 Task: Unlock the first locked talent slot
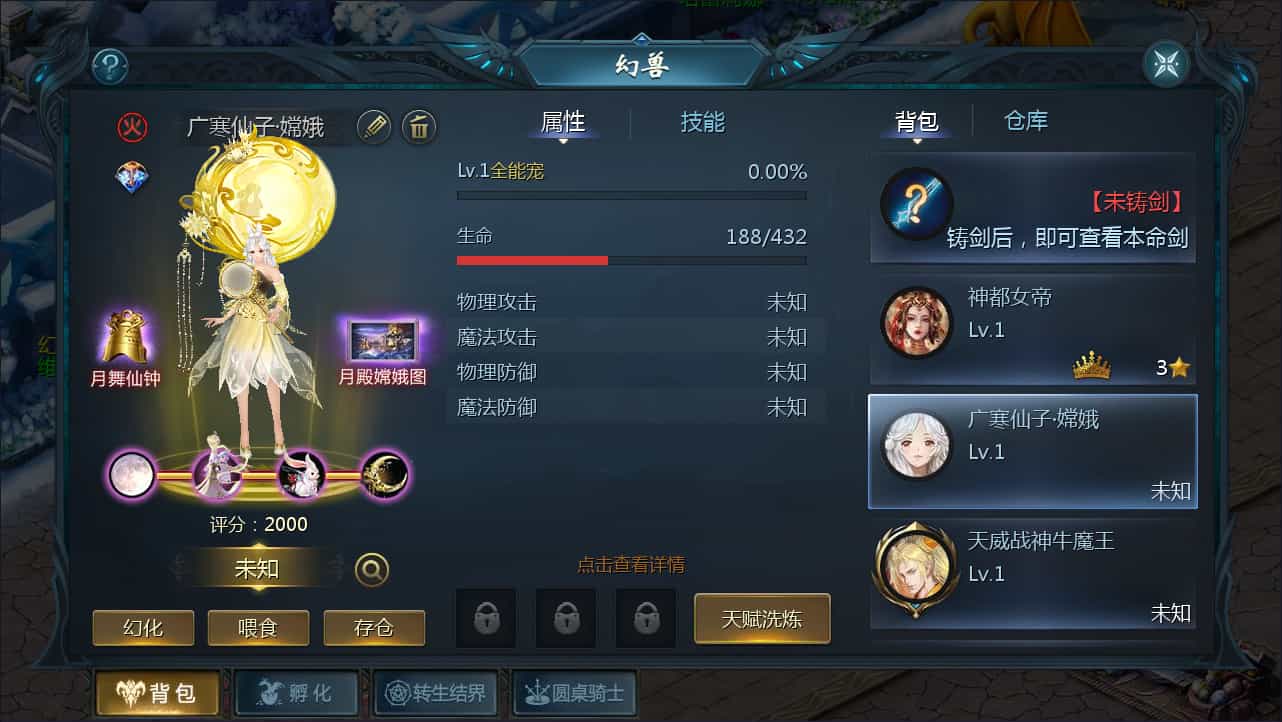tap(486, 618)
